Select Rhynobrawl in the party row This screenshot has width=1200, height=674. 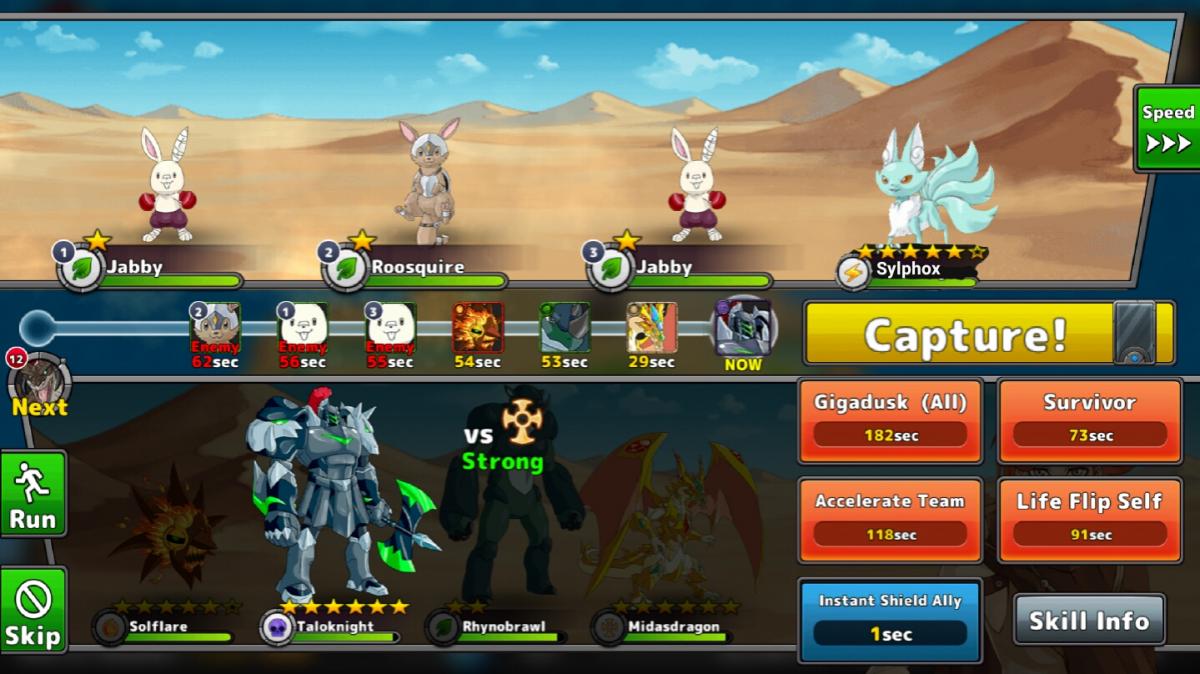pyautogui.click(x=490, y=627)
